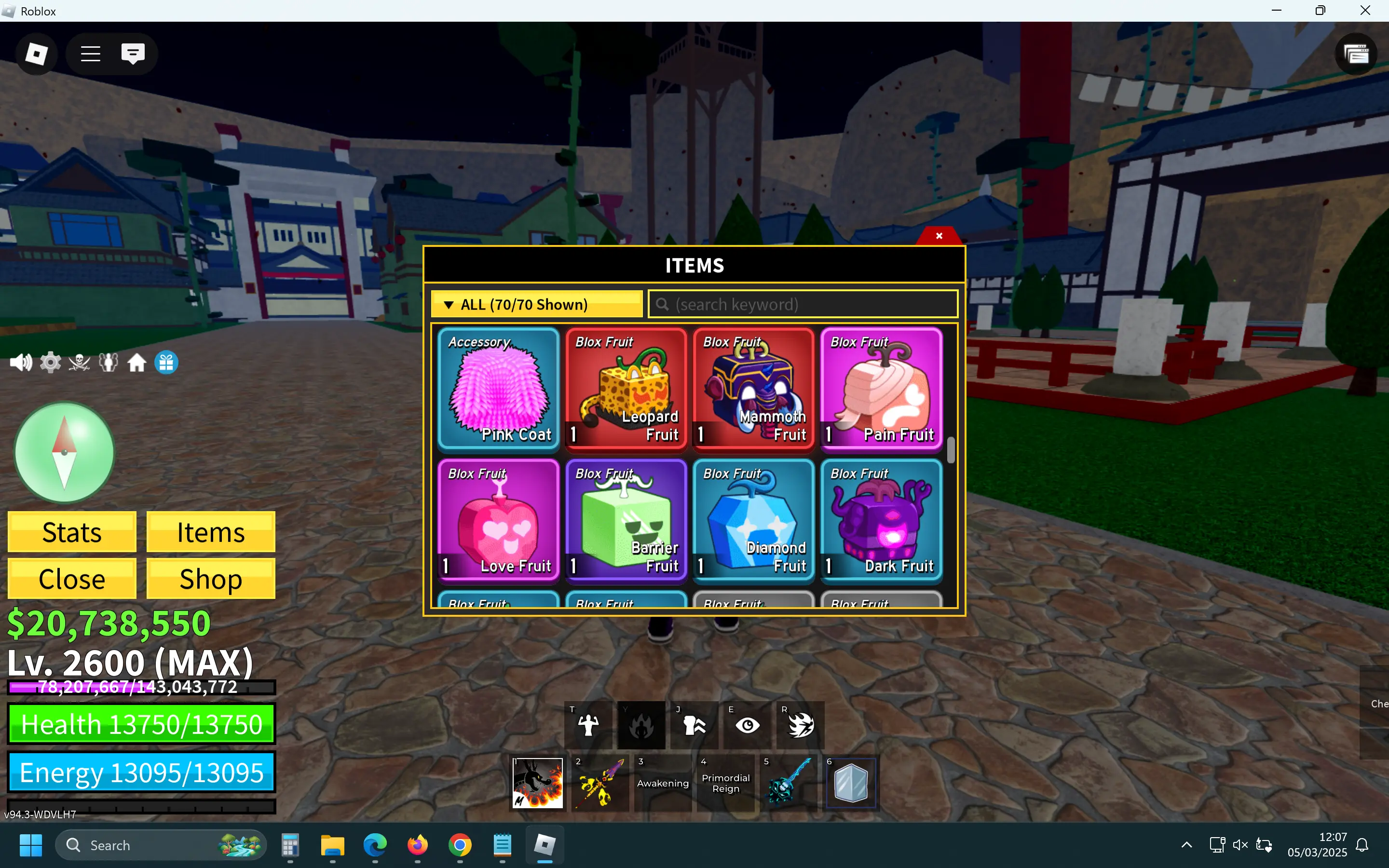The width and height of the screenshot is (1389, 868).
Task: Close the Items window with the red X
Action: pos(939,235)
